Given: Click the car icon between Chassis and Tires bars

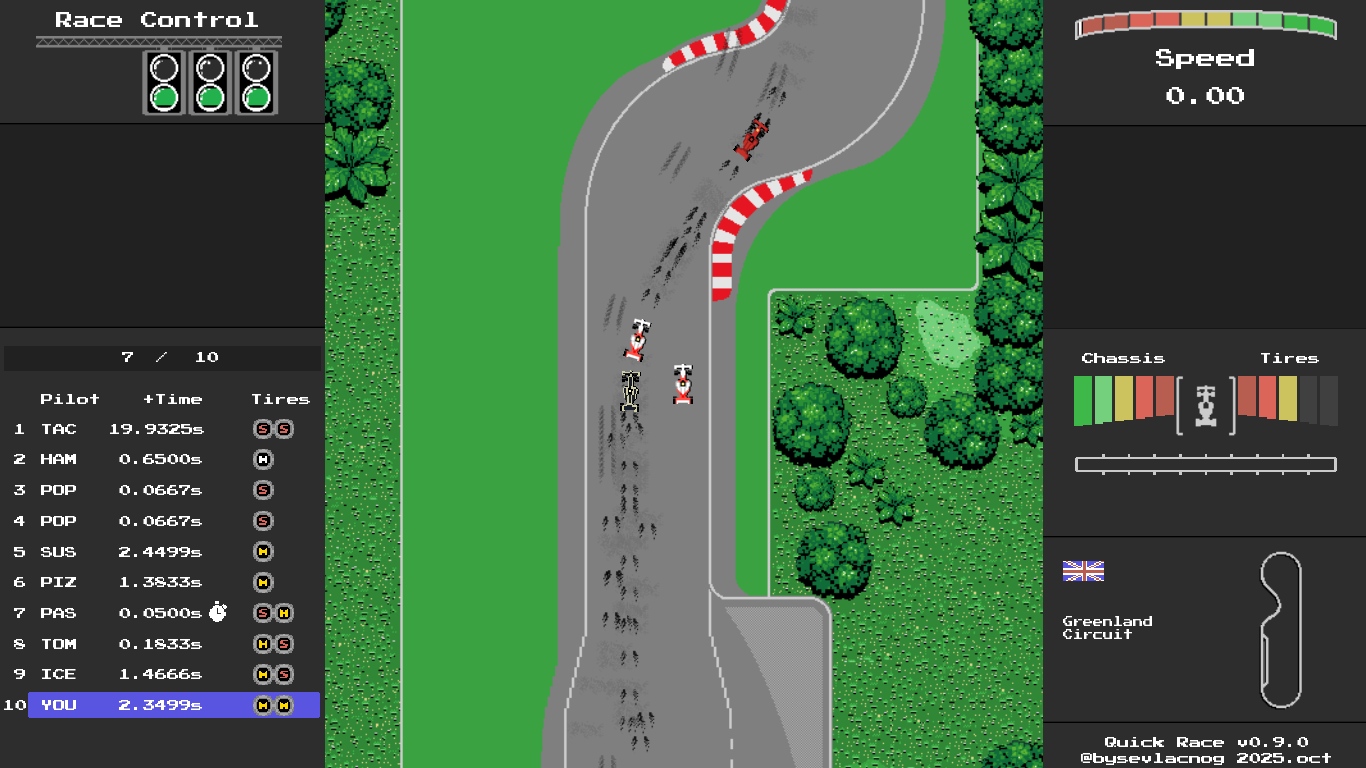Looking at the screenshot, I should point(1205,405).
